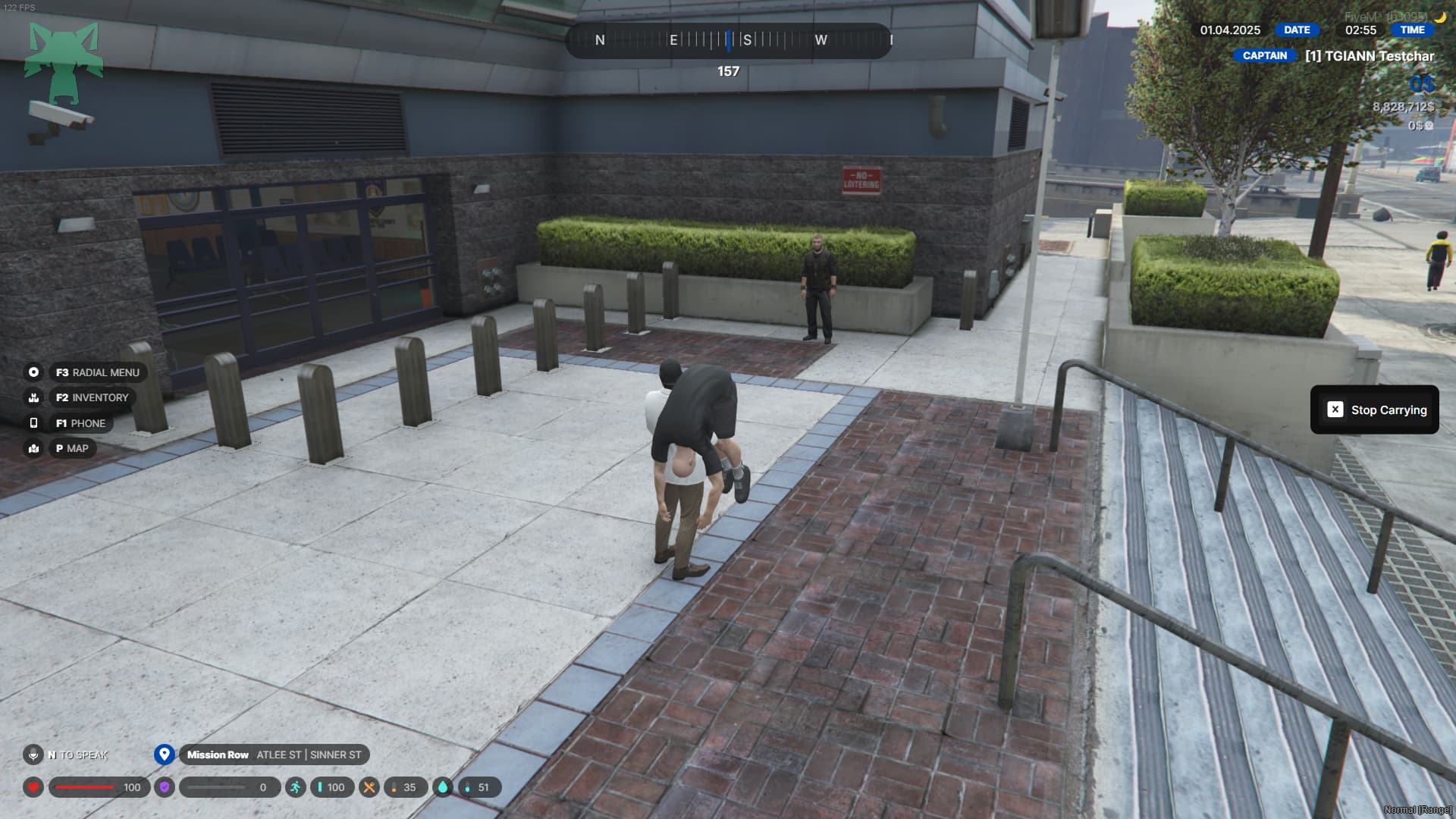Open the Mission Row street name label
The image size is (1456, 819).
(218, 755)
